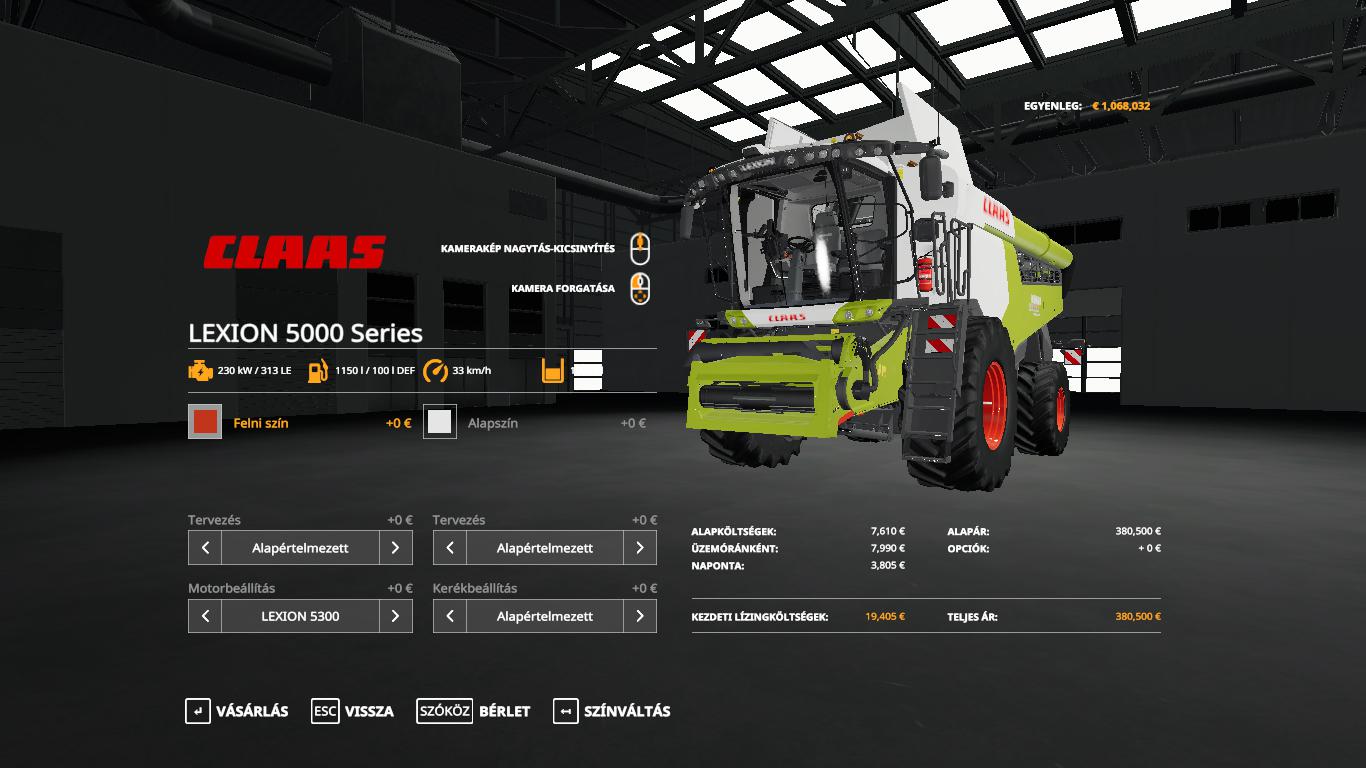Activate the SZÍNVÁLTÁS color change button
Viewport: 1366px width, 768px height.
(612, 711)
